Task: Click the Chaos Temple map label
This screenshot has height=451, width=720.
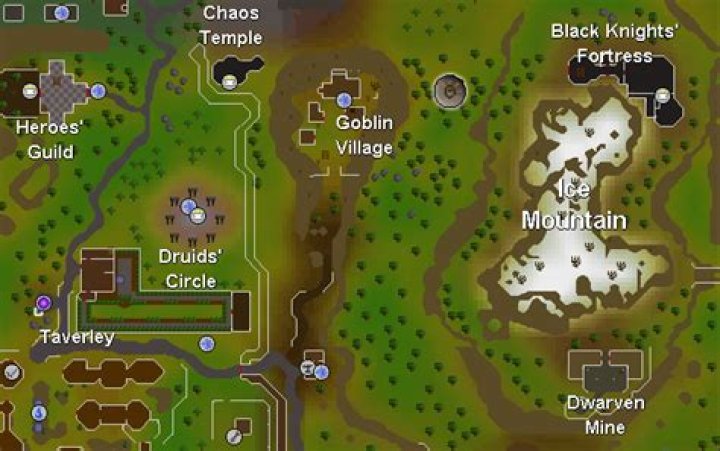Action: click(x=231, y=26)
